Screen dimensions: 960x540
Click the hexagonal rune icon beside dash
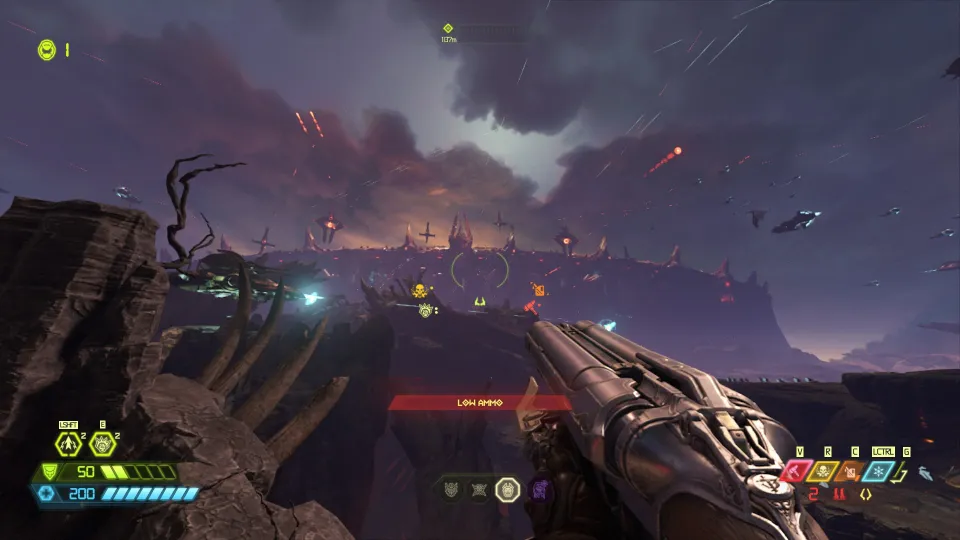click(x=101, y=443)
